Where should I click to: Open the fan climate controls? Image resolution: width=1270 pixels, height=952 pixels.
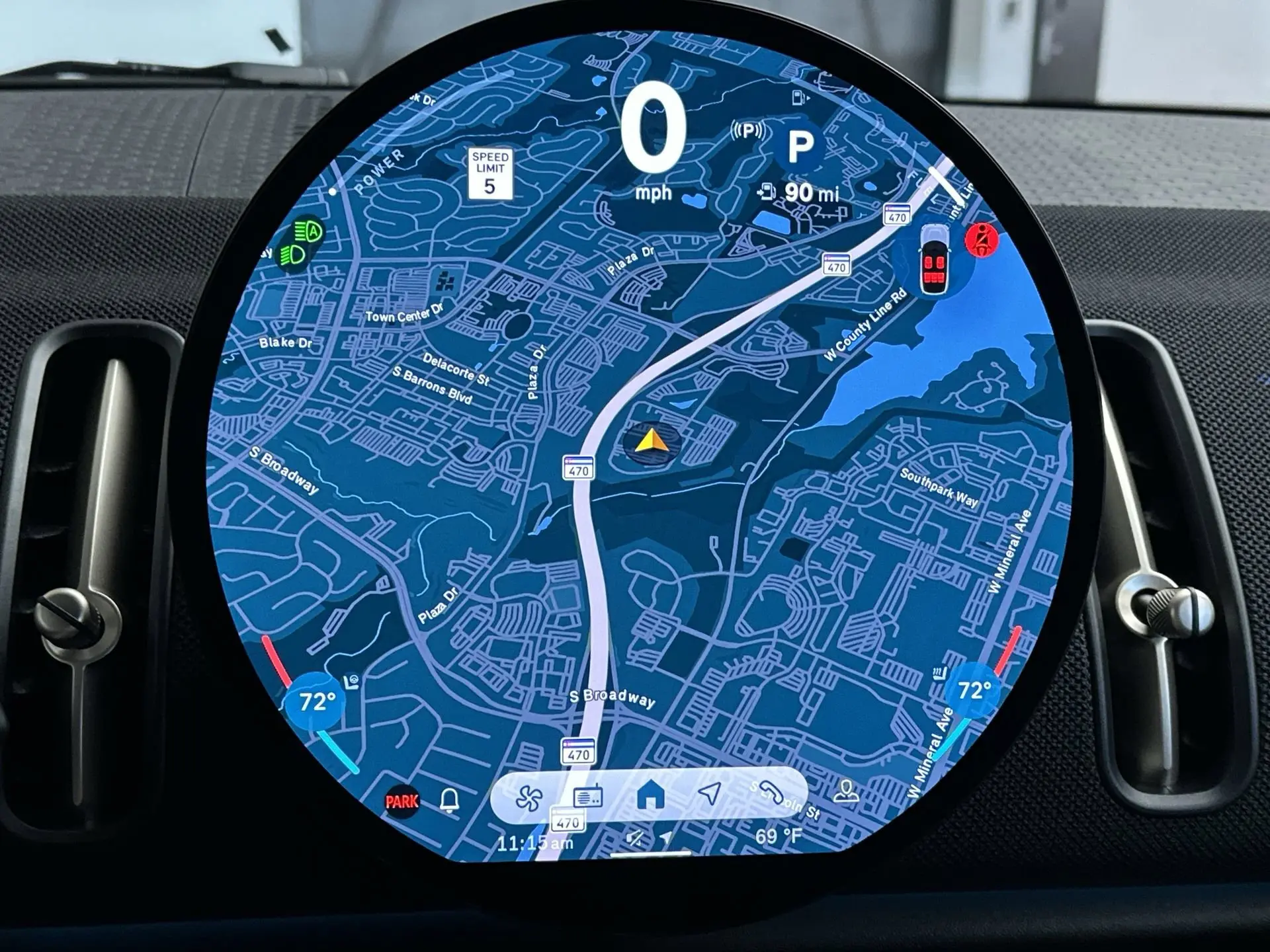pos(529,797)
